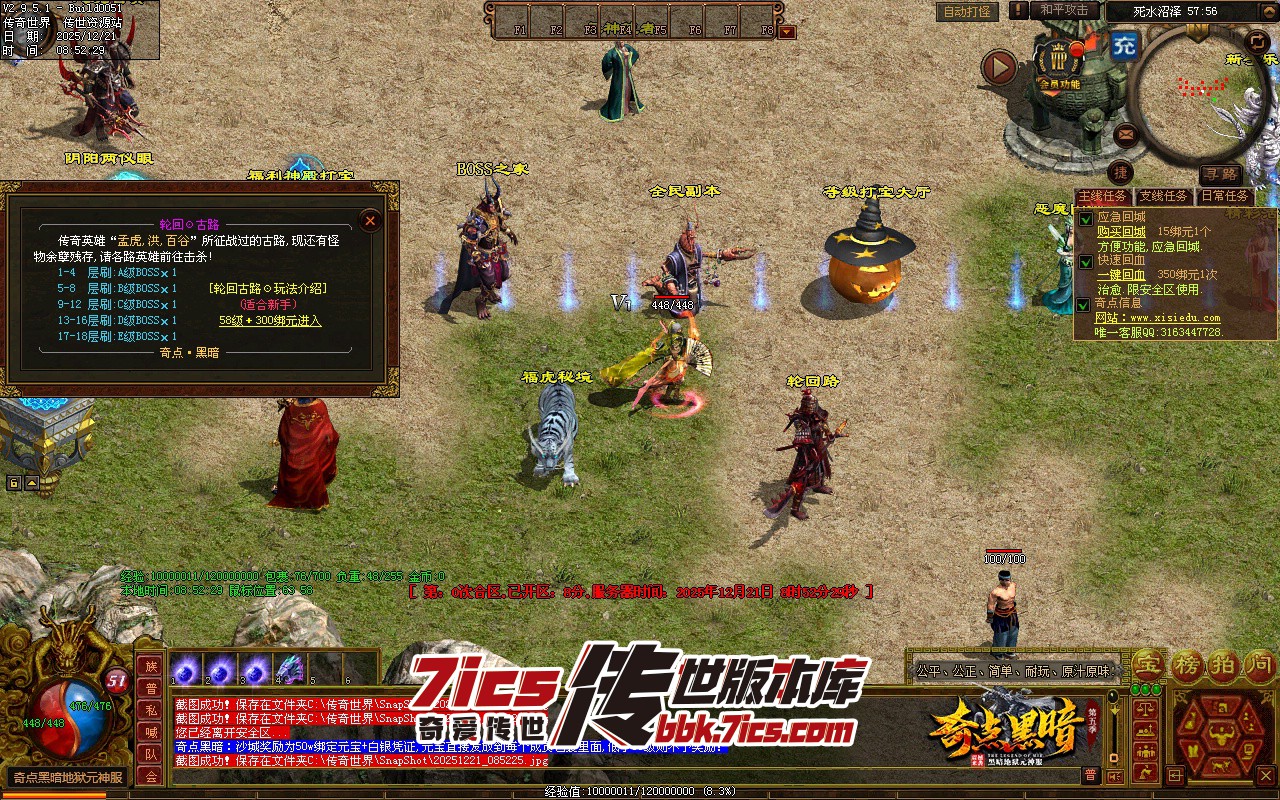Switch to the 日常任务 tab
Image resolution: width=1280 pixels, height=800 pixels.
tap(1224, 197)
